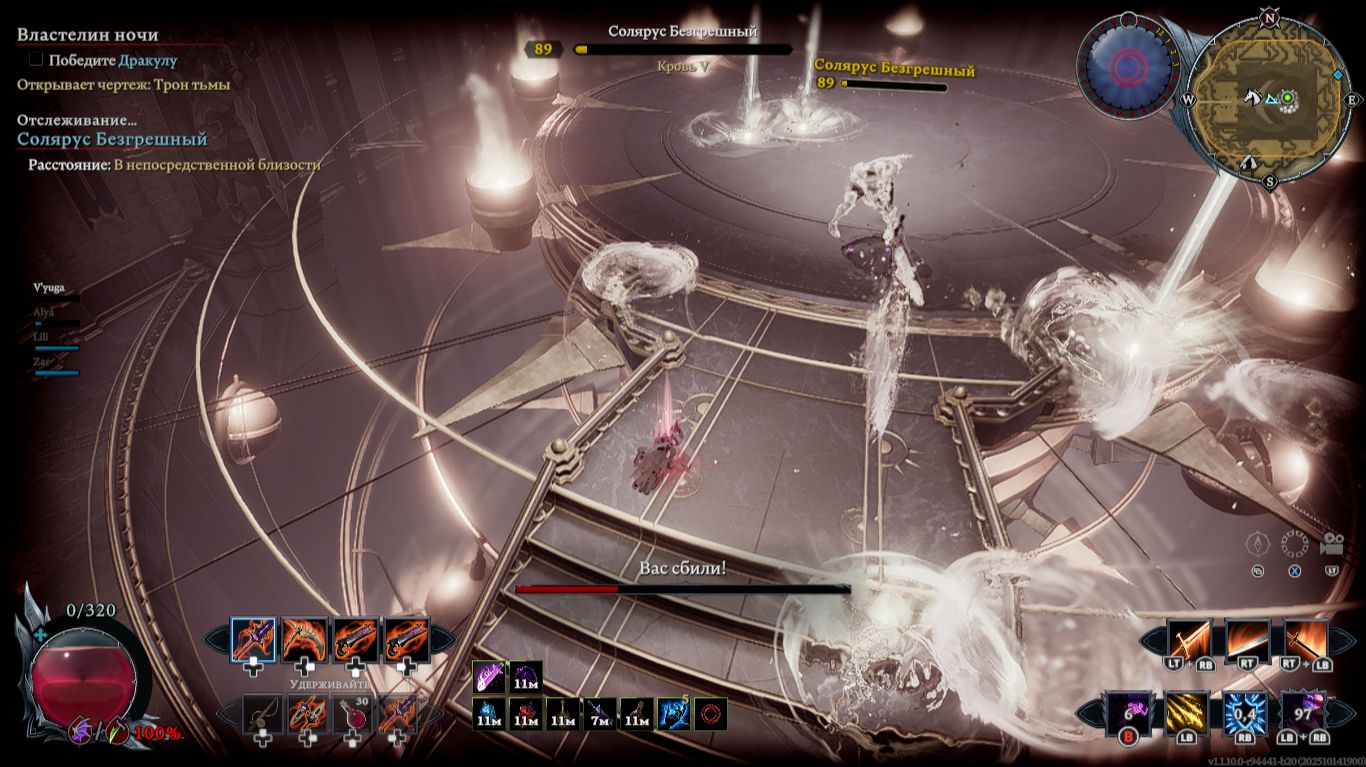Click the glowing purple blade buff icon
The height and width of the screenshot is (767, 1366).
coord(490,677)
